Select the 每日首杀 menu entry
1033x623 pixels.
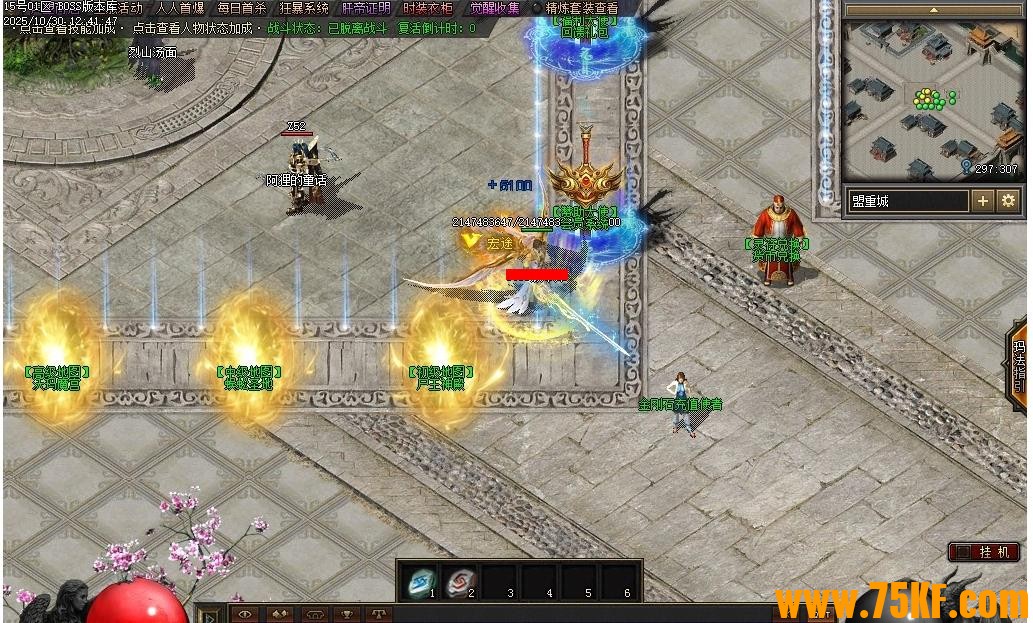242,7
